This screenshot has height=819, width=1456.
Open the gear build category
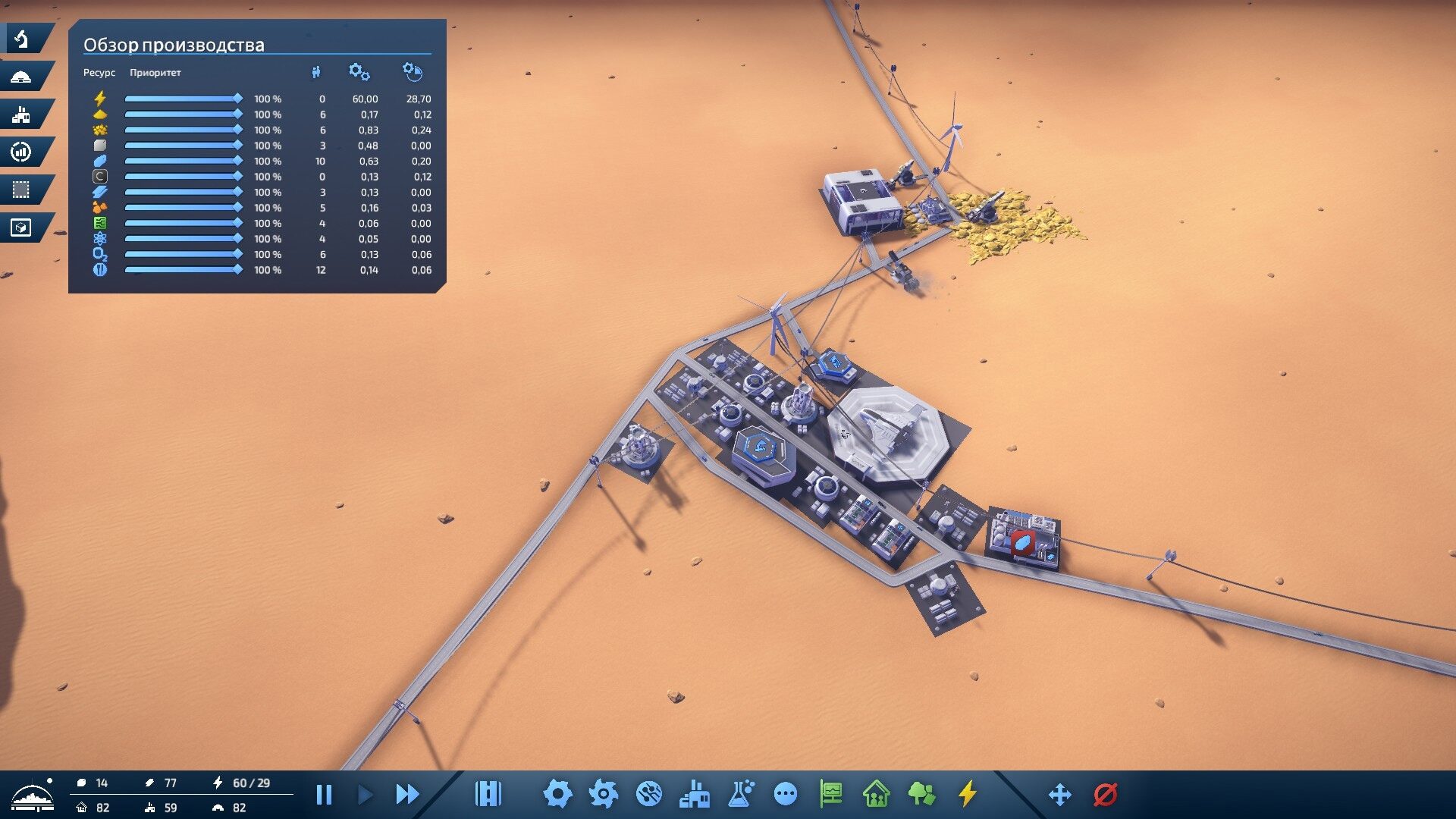pos(557,794)
